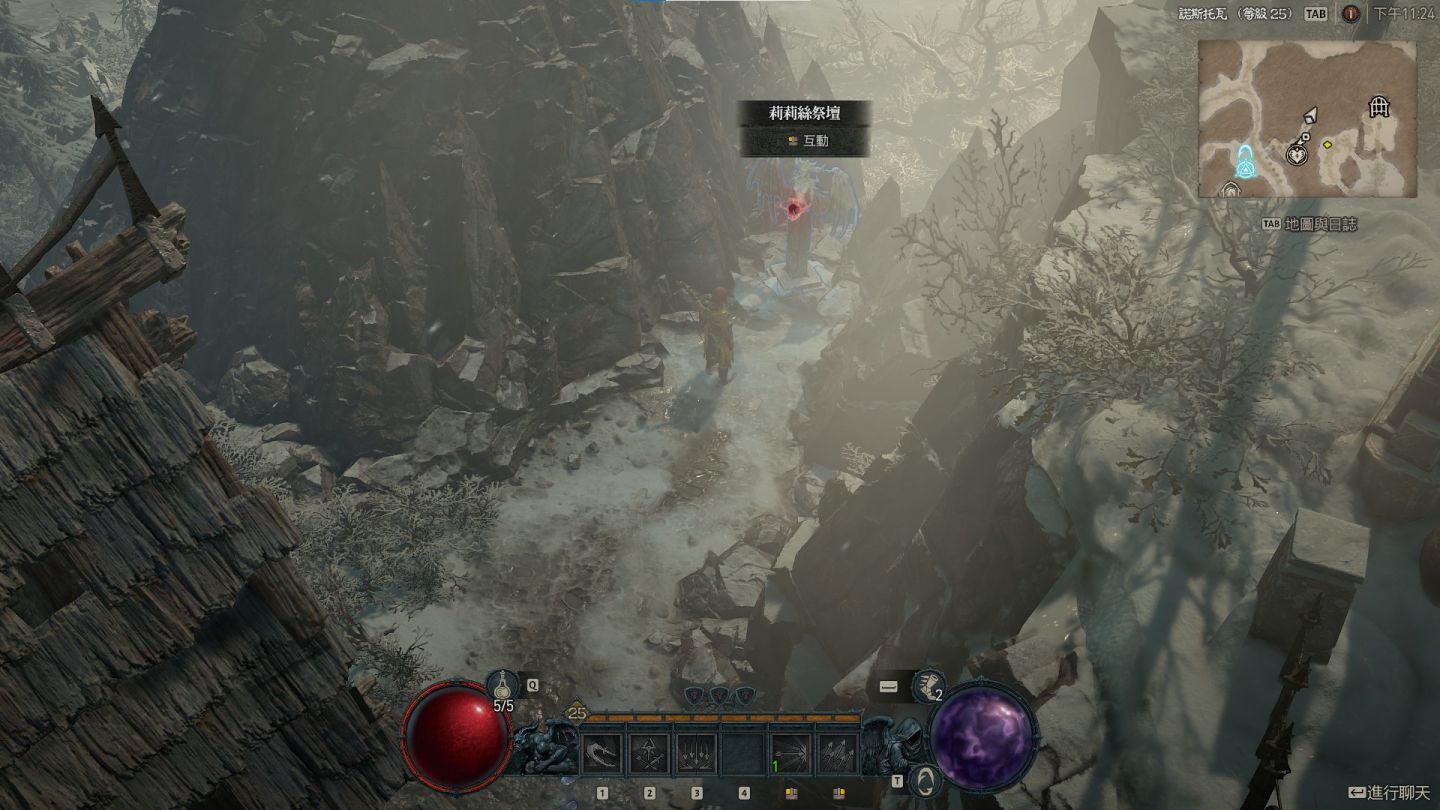Fire the straight piercing arrow skill
1440x810 pixels.
tap(792, 753)
